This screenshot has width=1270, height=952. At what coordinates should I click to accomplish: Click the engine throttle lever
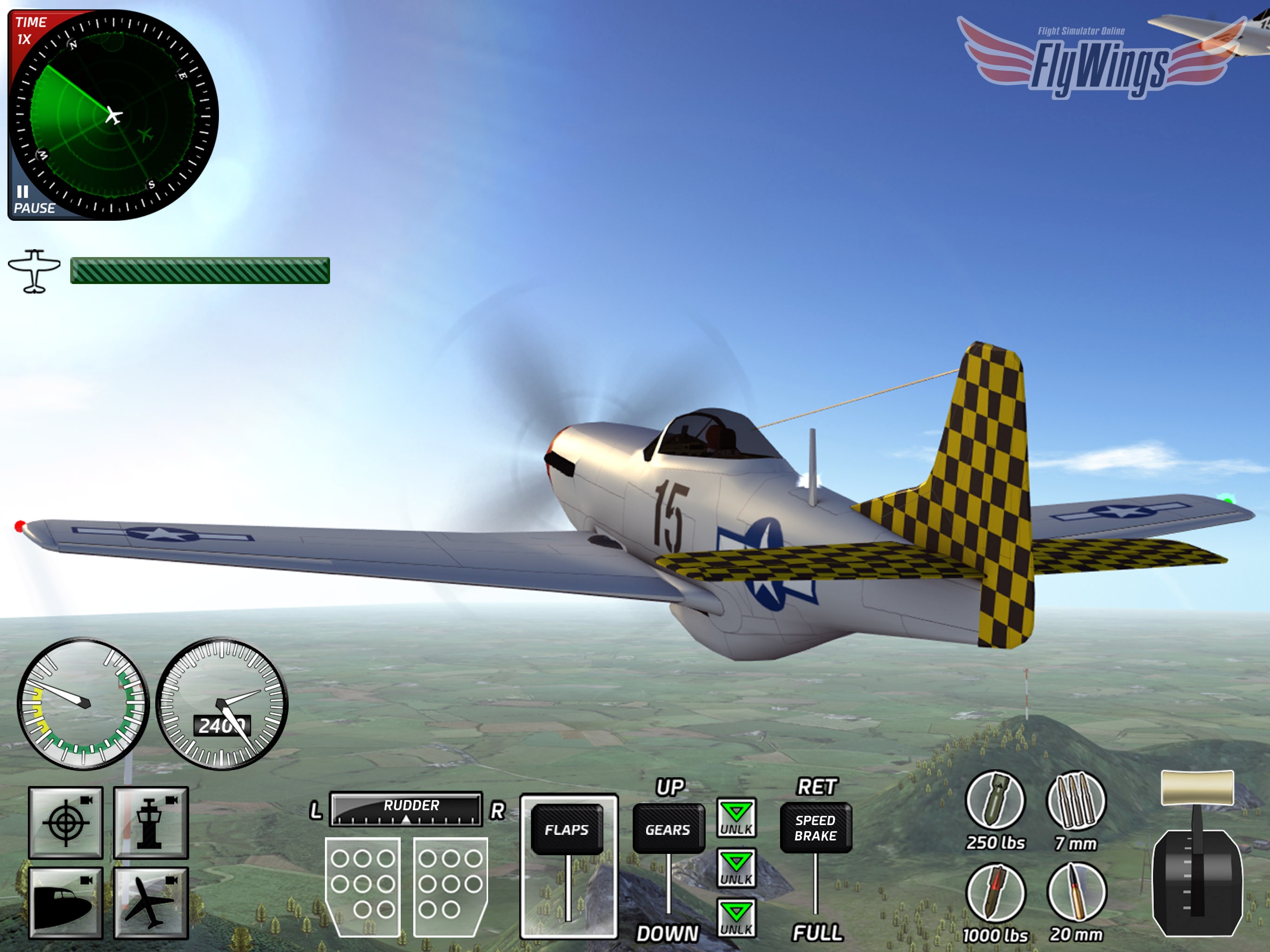tap(1197, 789)
